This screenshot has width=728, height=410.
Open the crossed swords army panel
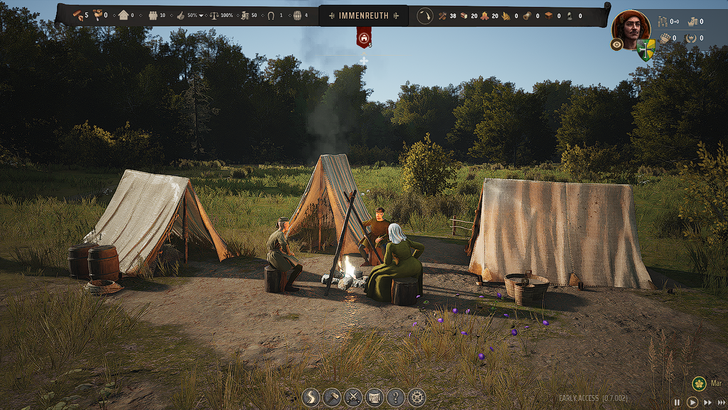point(353,397)
